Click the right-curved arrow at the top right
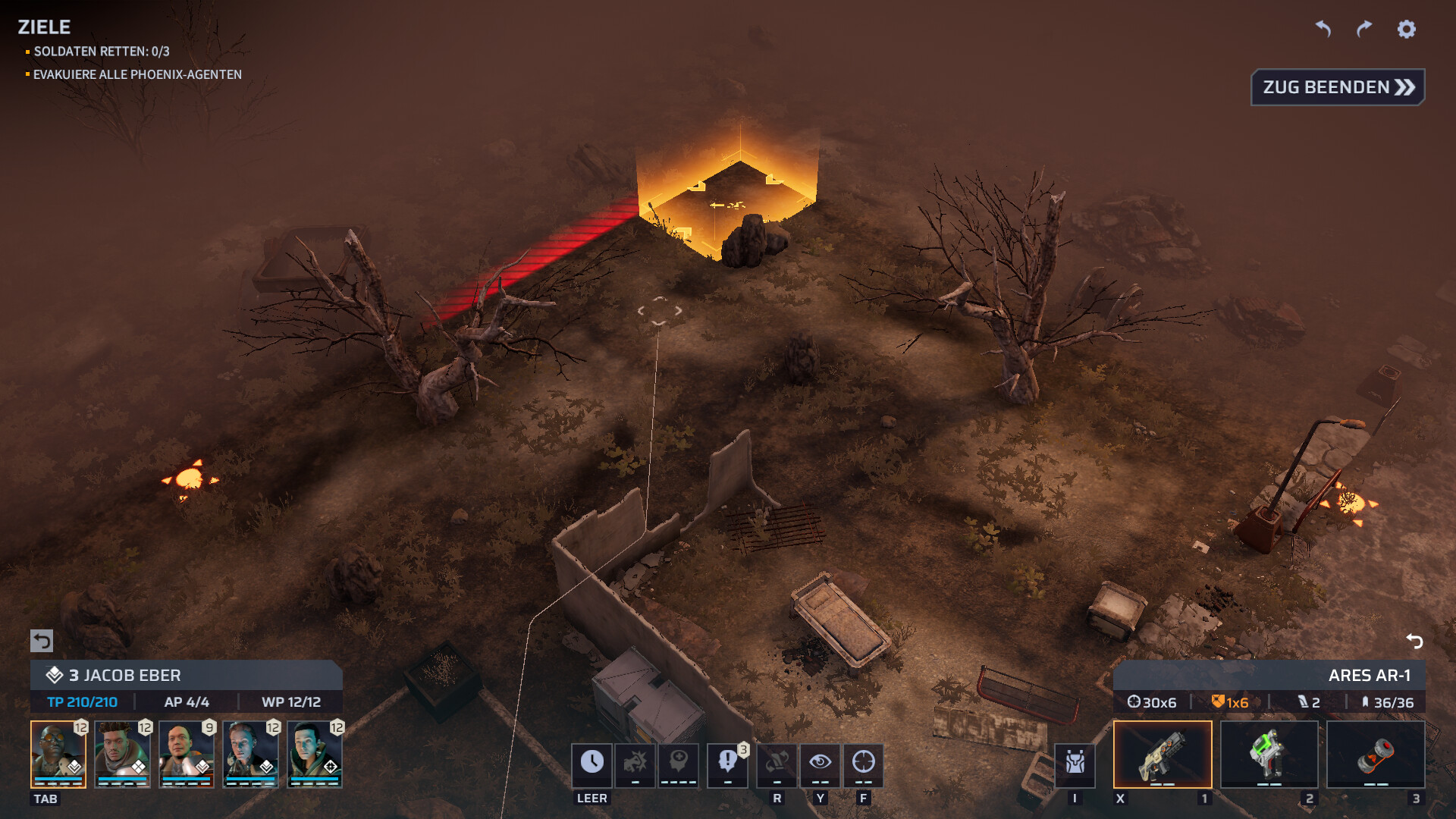Screen dimensions: 1456x819 [x=1364, y=29]
